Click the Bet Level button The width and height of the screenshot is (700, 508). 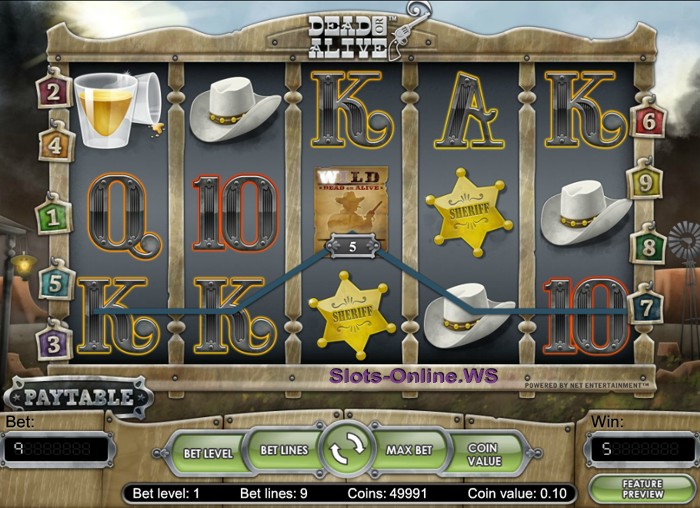coord(207,452)
